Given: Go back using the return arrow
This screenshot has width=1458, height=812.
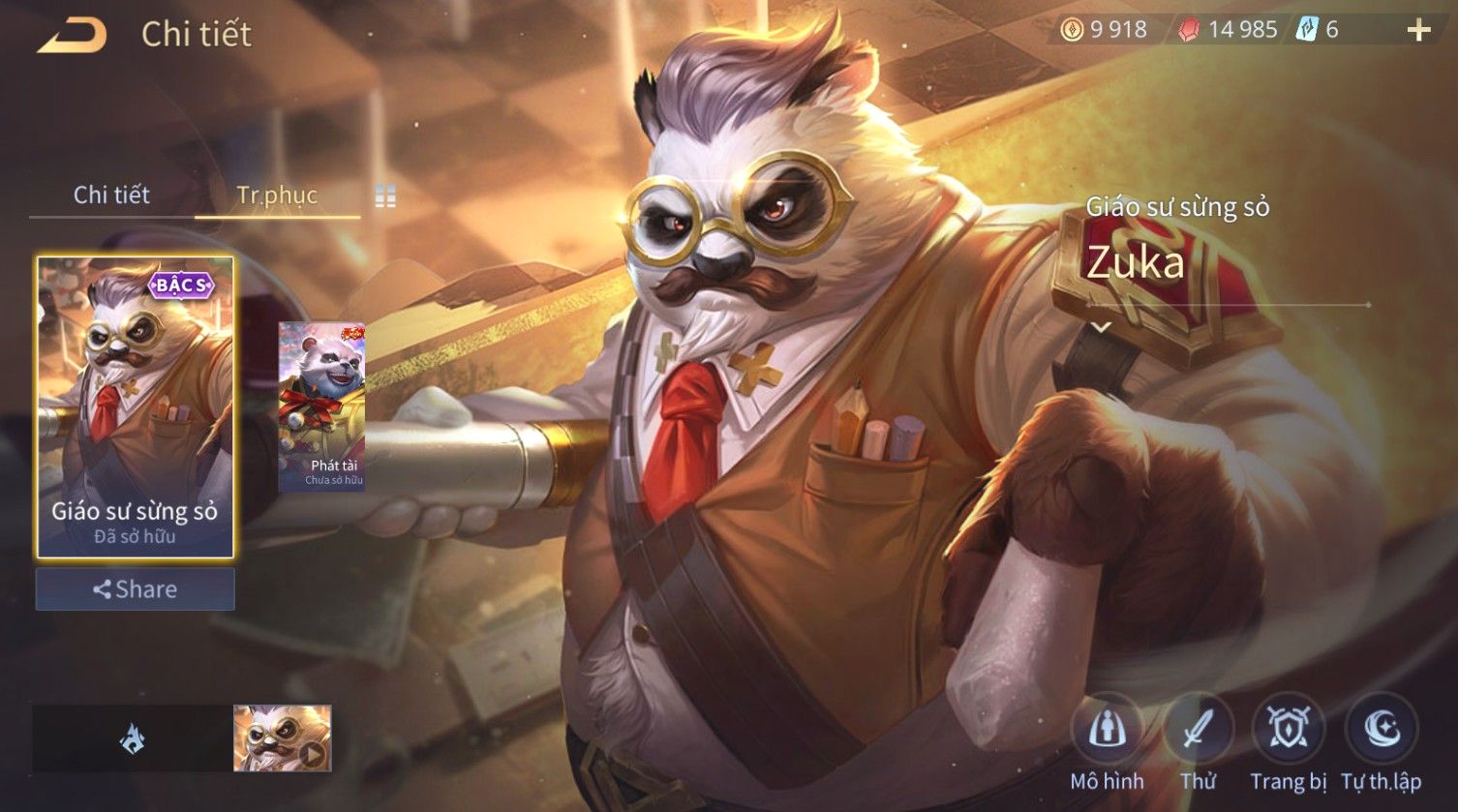Looking at the screenshot, I should 72,35.
